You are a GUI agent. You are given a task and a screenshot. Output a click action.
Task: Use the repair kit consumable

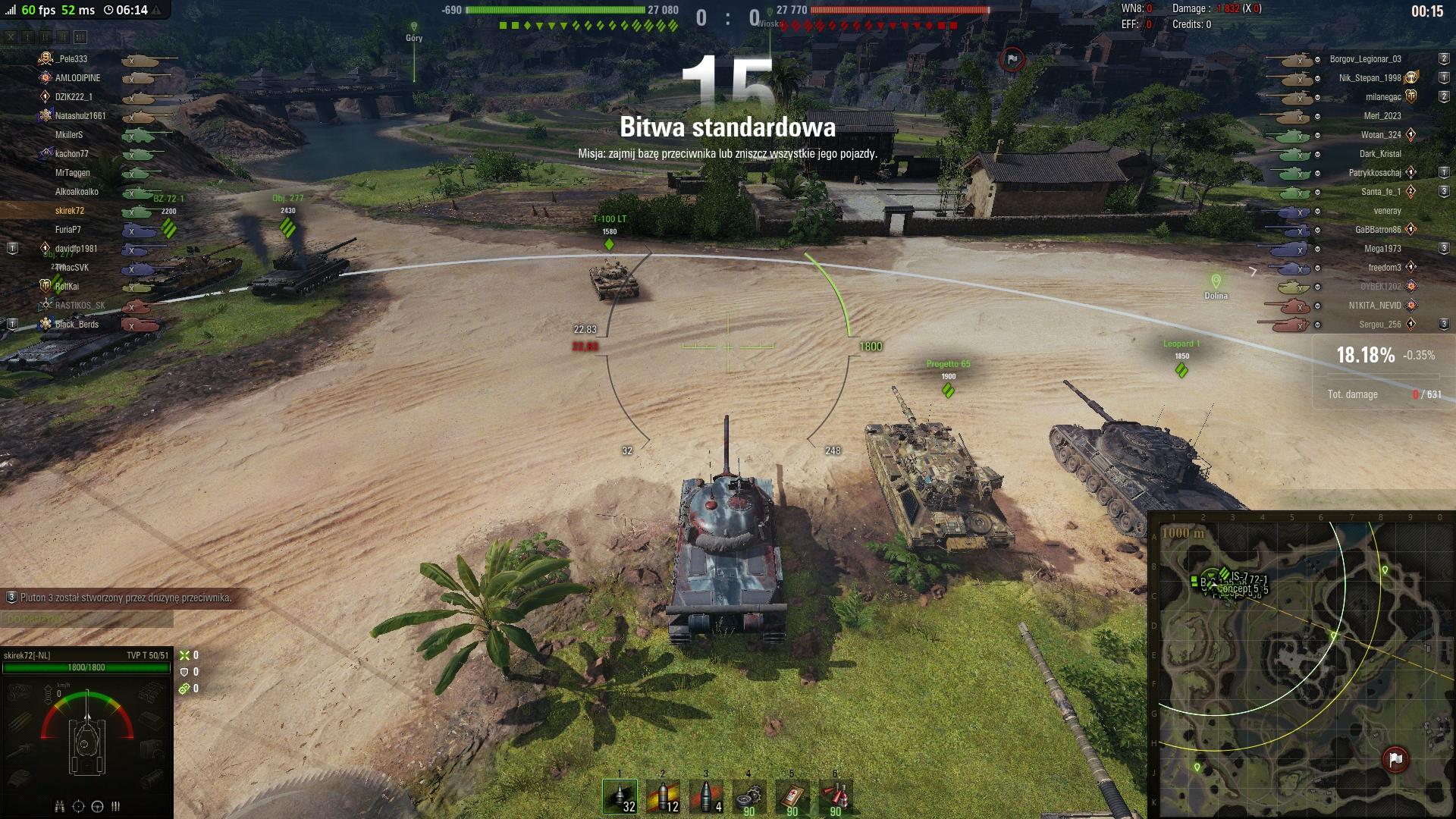click(749, 797)
